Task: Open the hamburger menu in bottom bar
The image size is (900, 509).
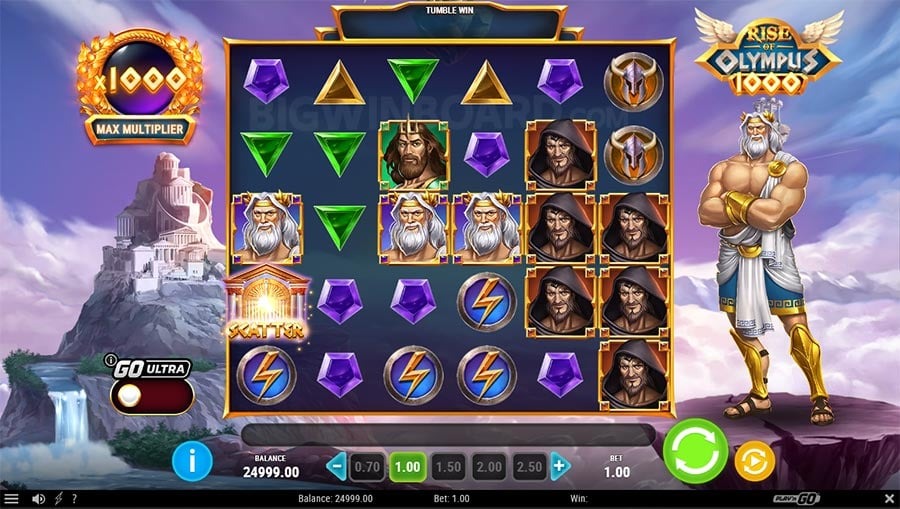Action: [x=12, y=499]
